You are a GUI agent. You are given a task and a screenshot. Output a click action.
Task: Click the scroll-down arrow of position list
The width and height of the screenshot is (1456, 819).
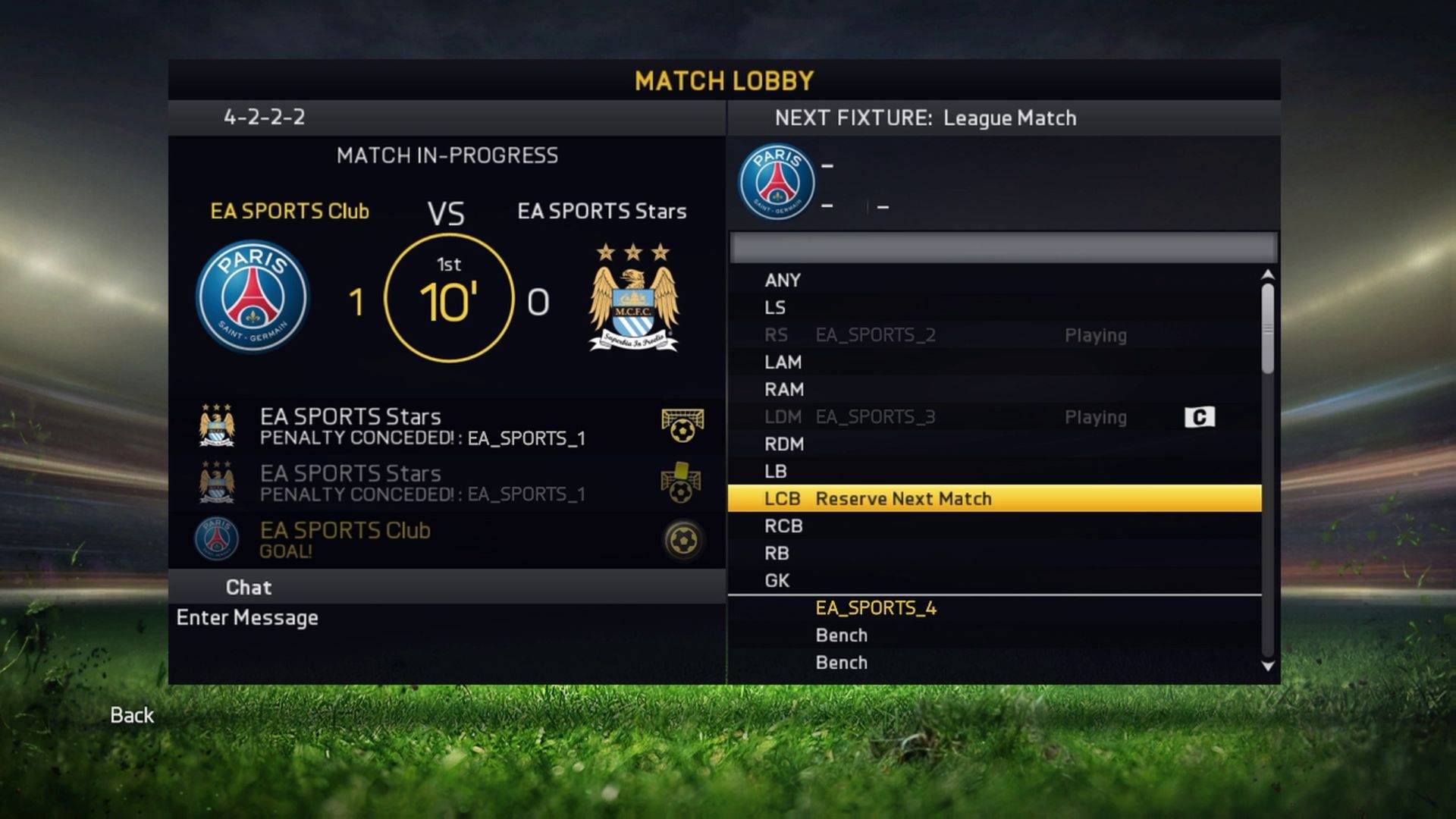coord(1267,667)
